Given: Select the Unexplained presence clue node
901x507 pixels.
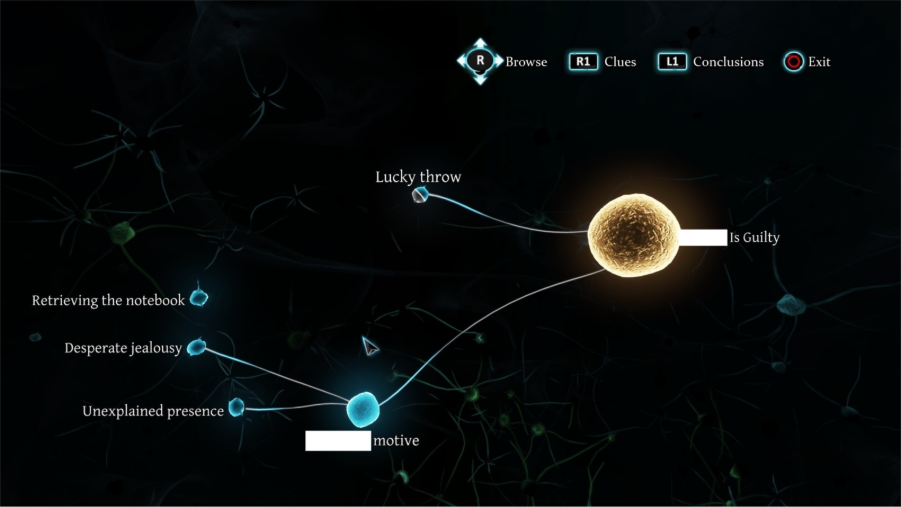Looking at the screenshot, I should (x=236, y=407).
